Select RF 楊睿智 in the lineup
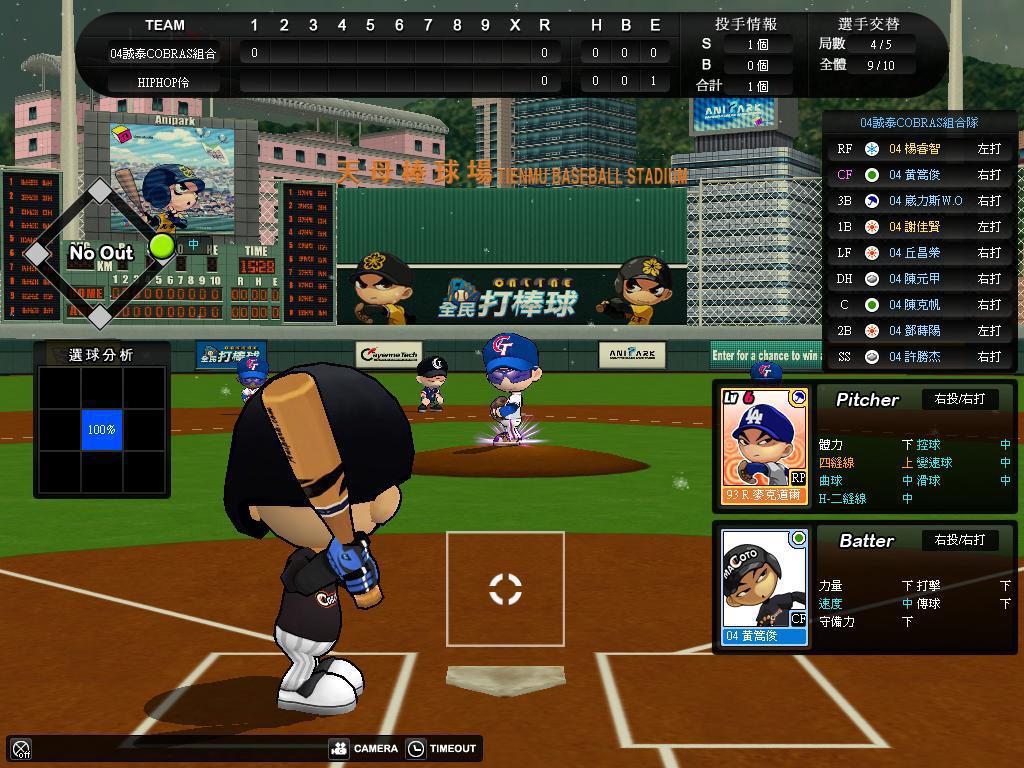Screen dimensions: 1024x768 pyautogui.click(x=920, y=149)
